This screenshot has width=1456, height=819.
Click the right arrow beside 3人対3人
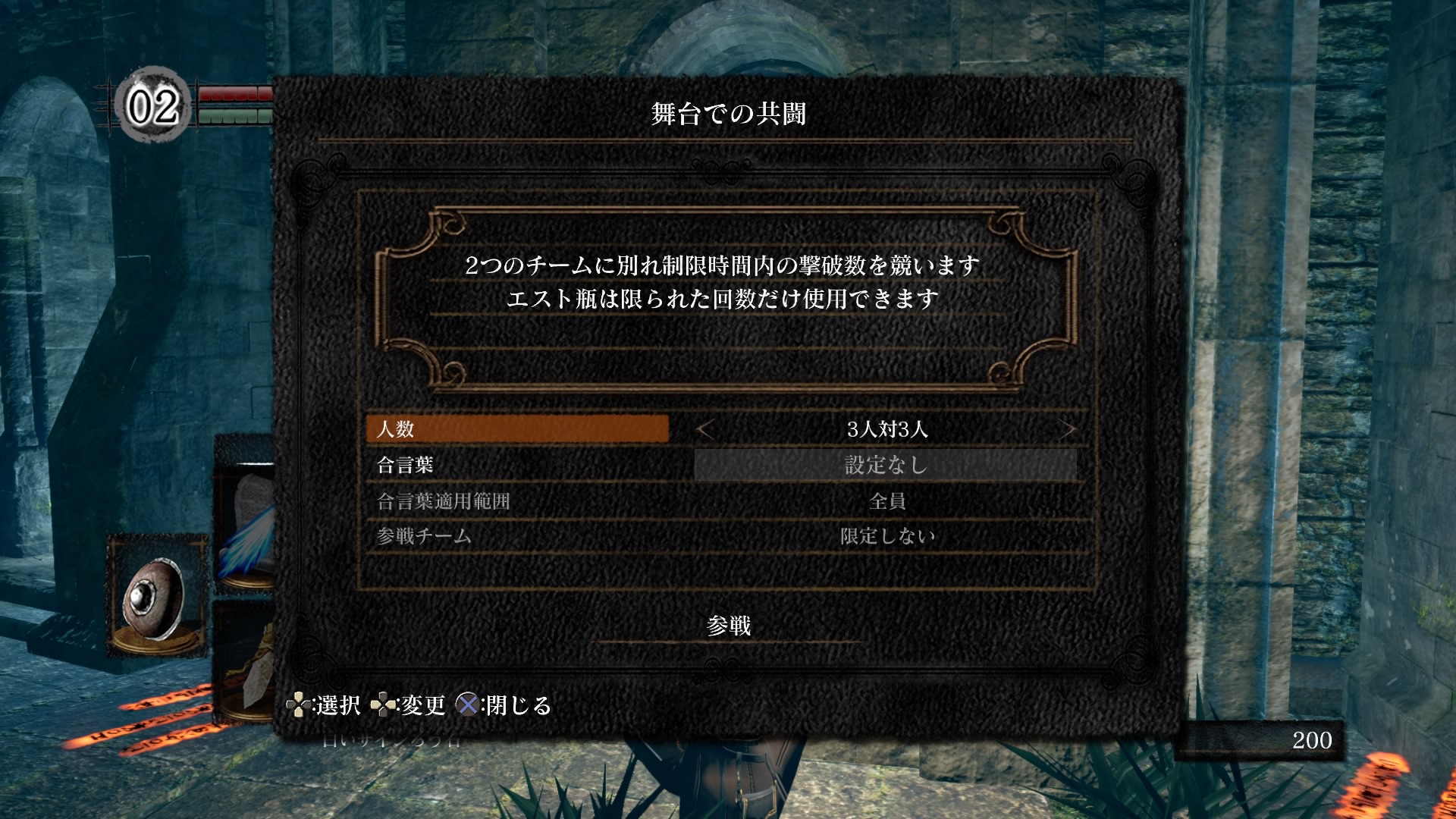click(x=1068, y=430)
